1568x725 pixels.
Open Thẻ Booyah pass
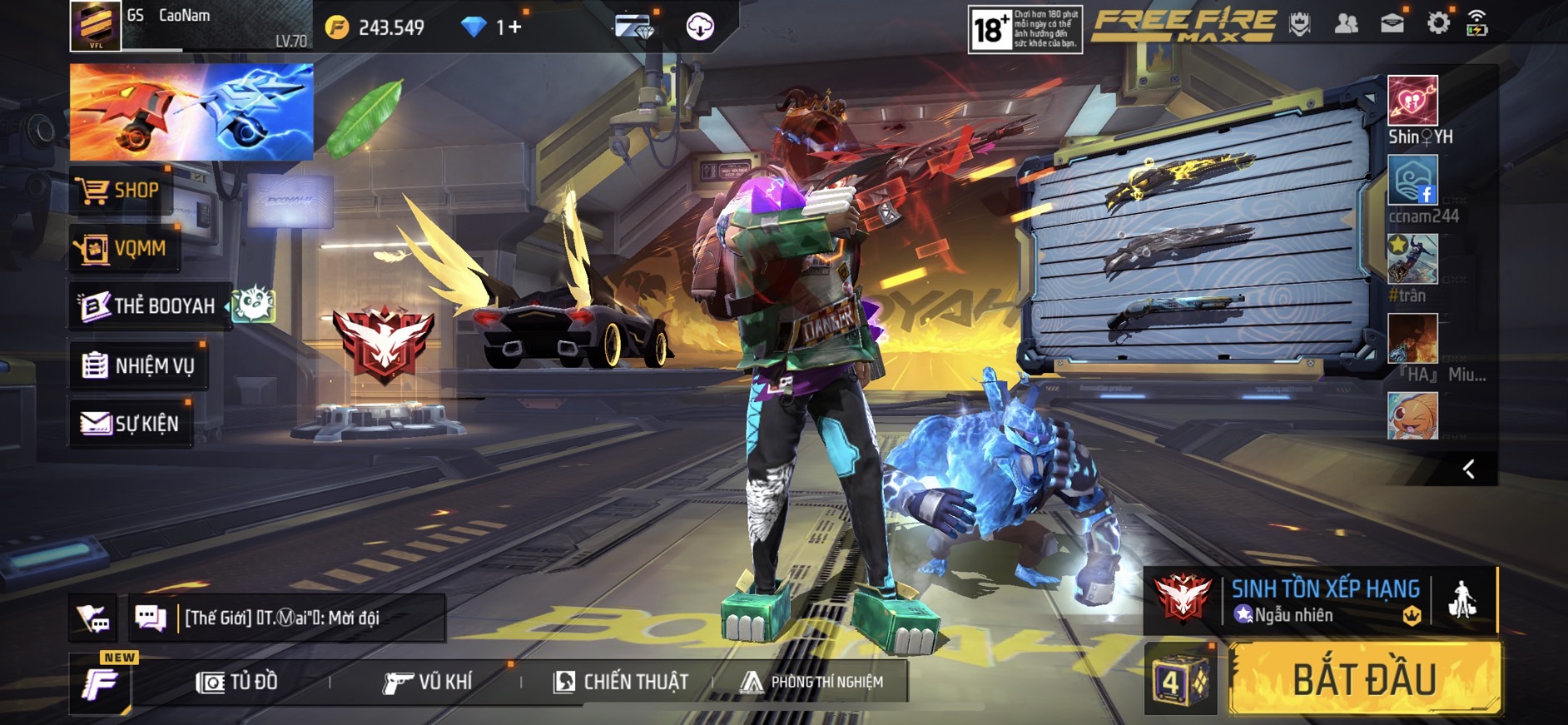(150, 306)
